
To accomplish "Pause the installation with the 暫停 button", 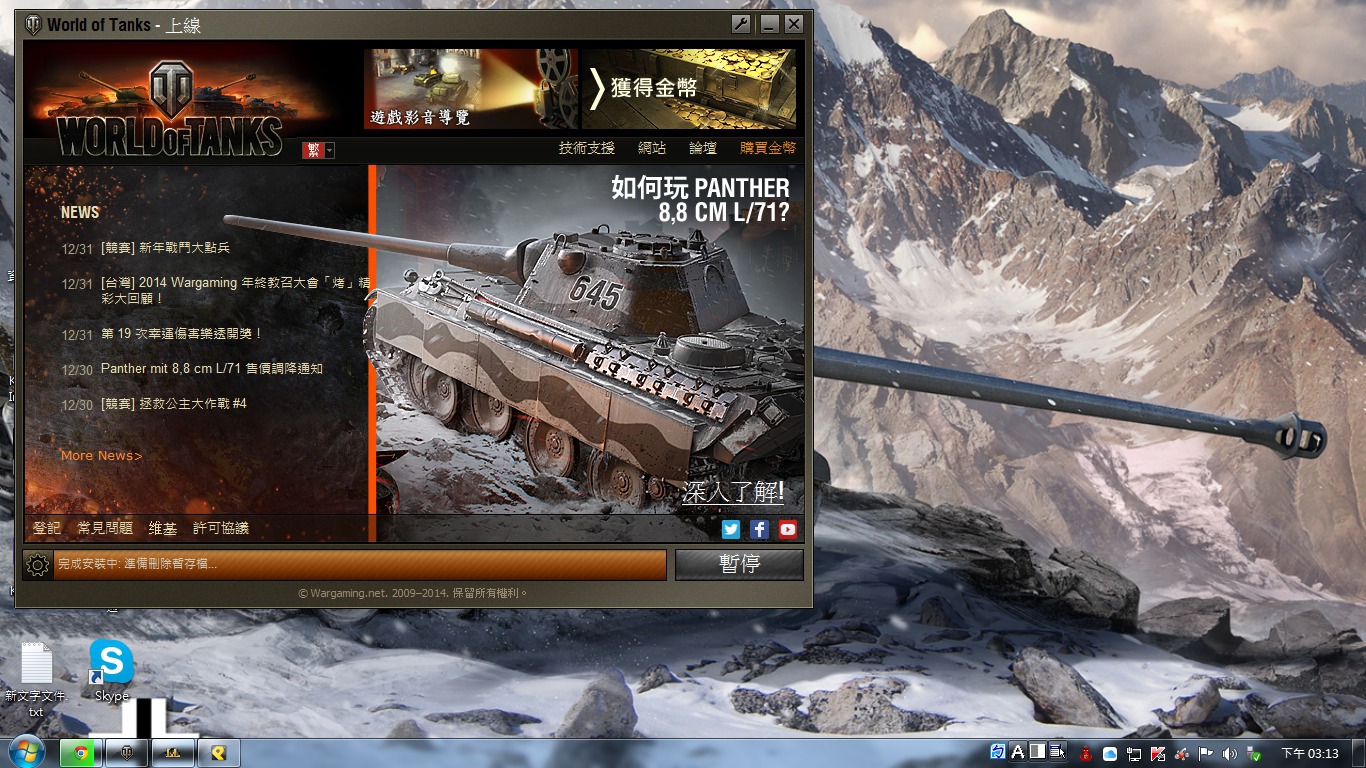I will coord(739,564).
